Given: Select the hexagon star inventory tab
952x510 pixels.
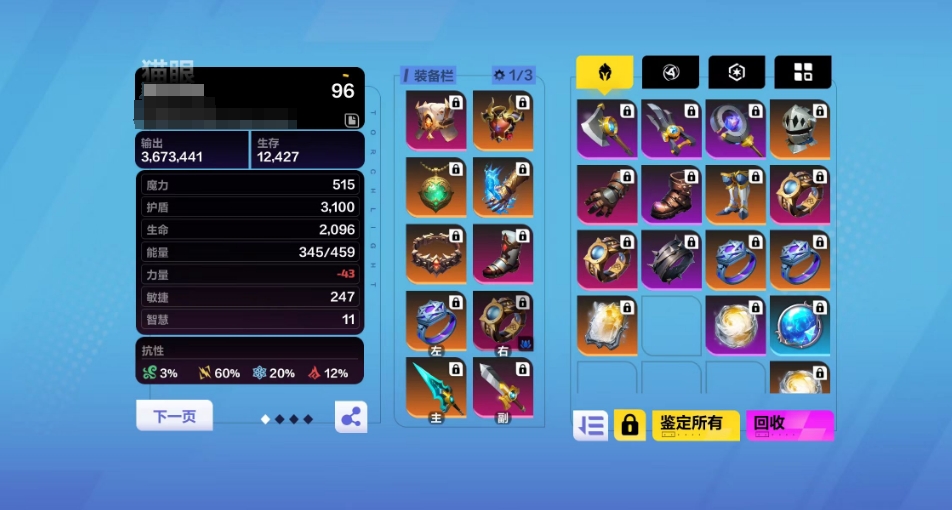Looking at the screenshot, I should tap(737, 72).
